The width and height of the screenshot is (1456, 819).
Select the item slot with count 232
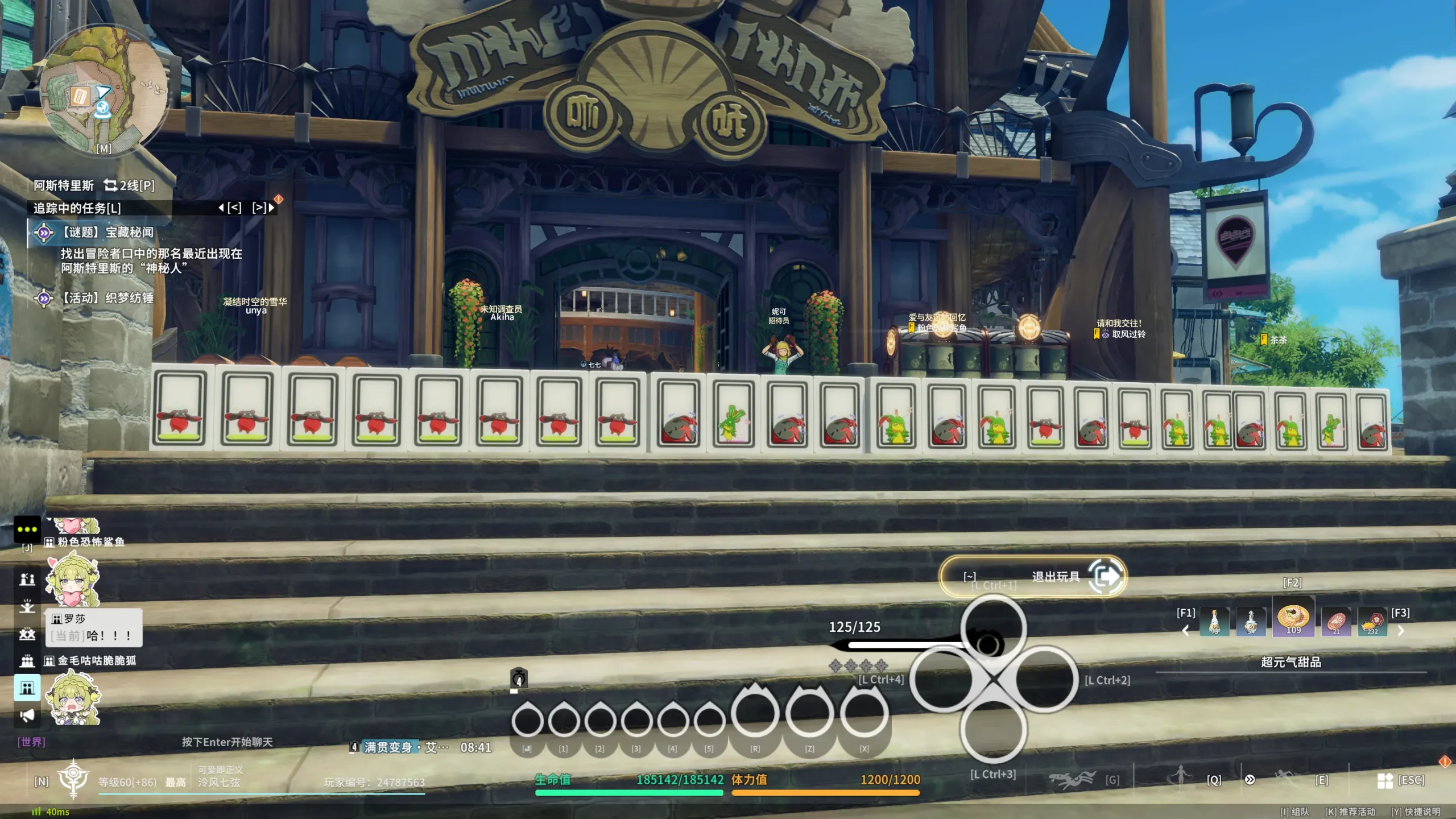[x=1372, y=622]
